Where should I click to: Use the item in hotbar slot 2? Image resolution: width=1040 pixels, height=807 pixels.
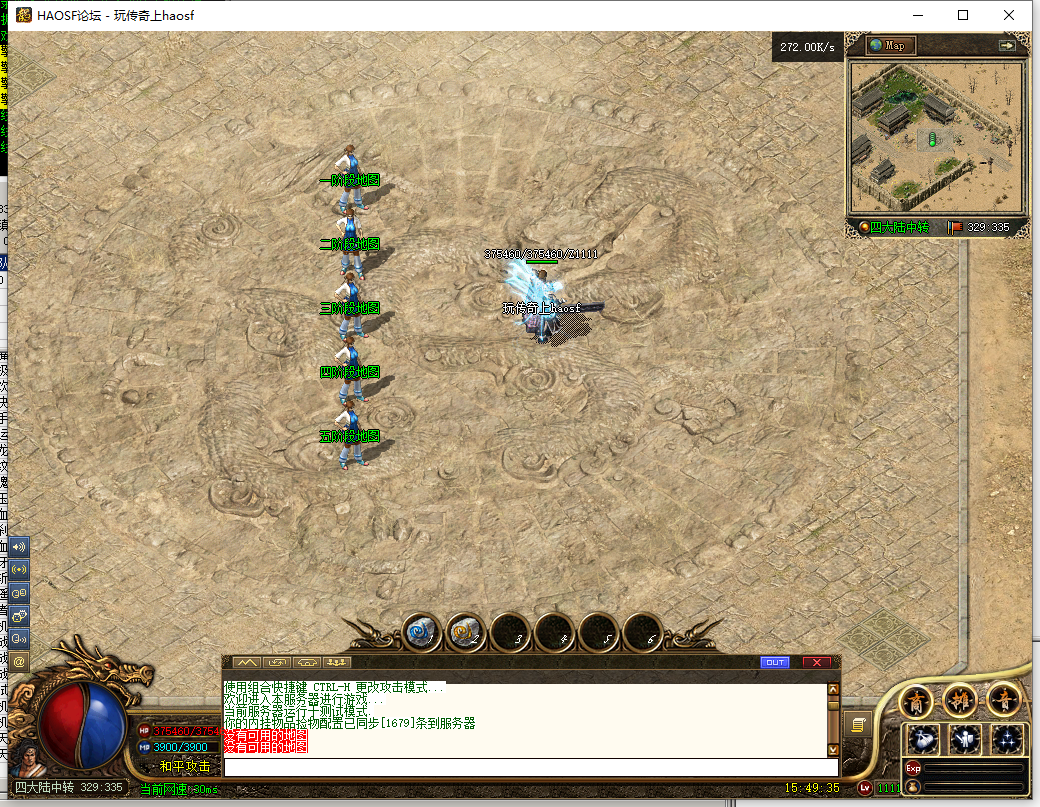(x=465, y=632)
